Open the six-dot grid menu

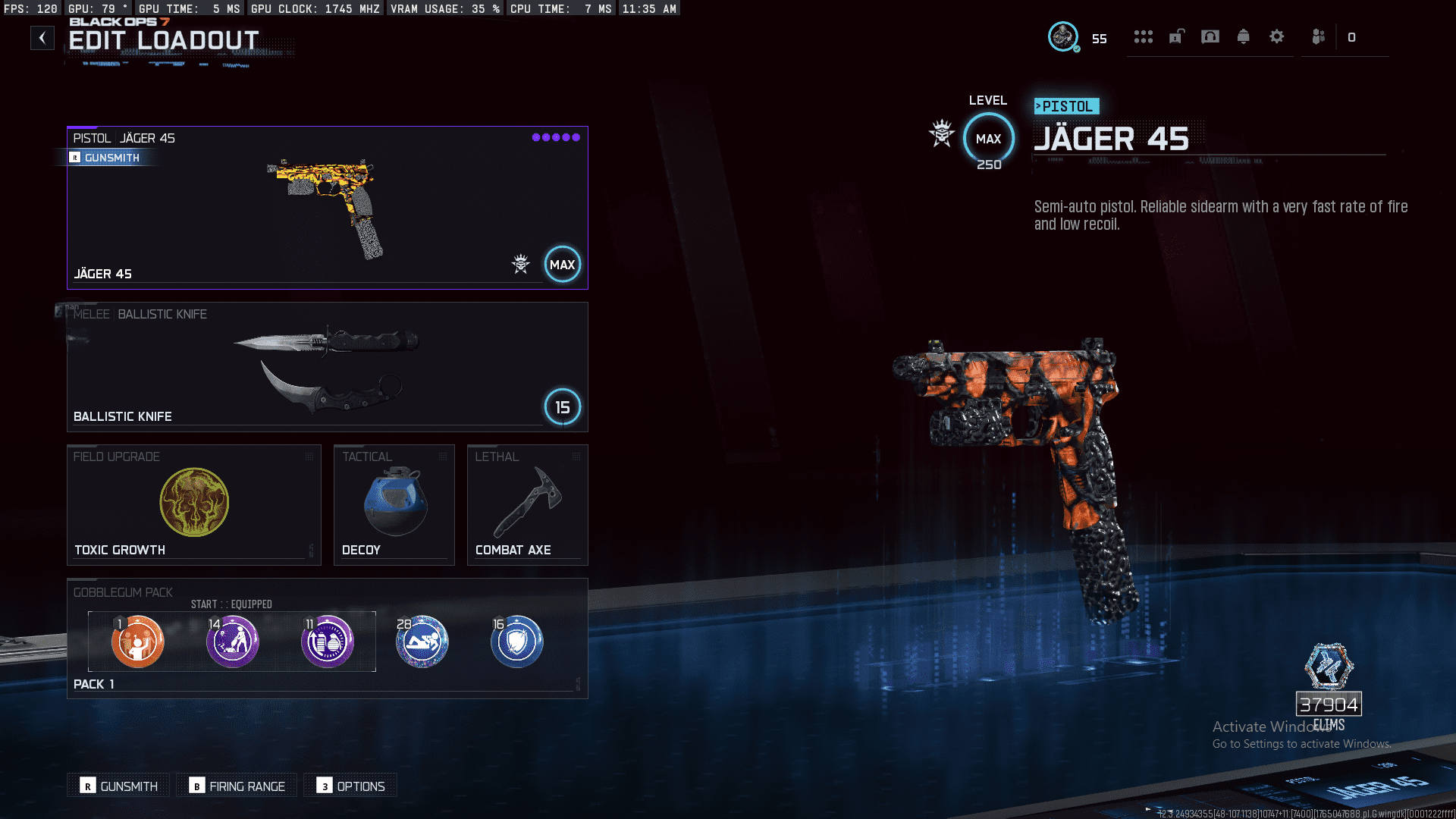[1143, 36]
